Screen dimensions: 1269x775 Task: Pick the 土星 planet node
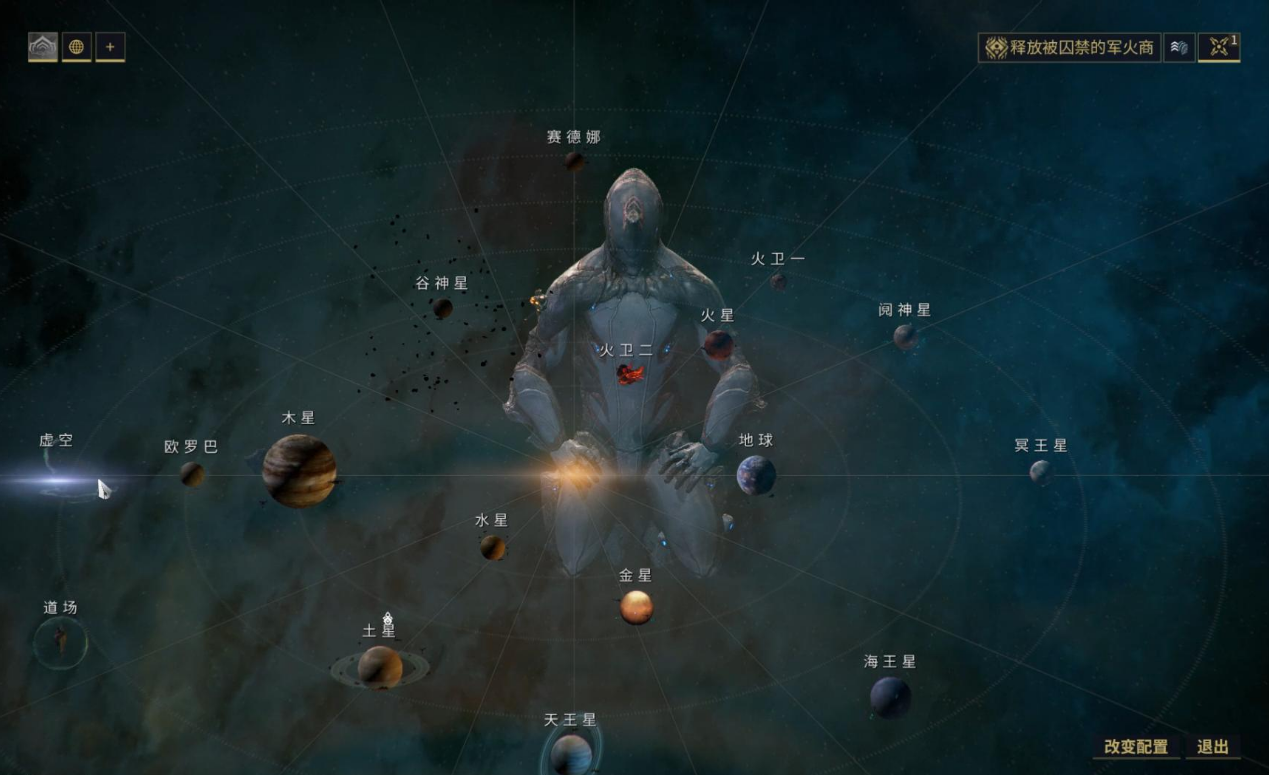tap(380, 667)
